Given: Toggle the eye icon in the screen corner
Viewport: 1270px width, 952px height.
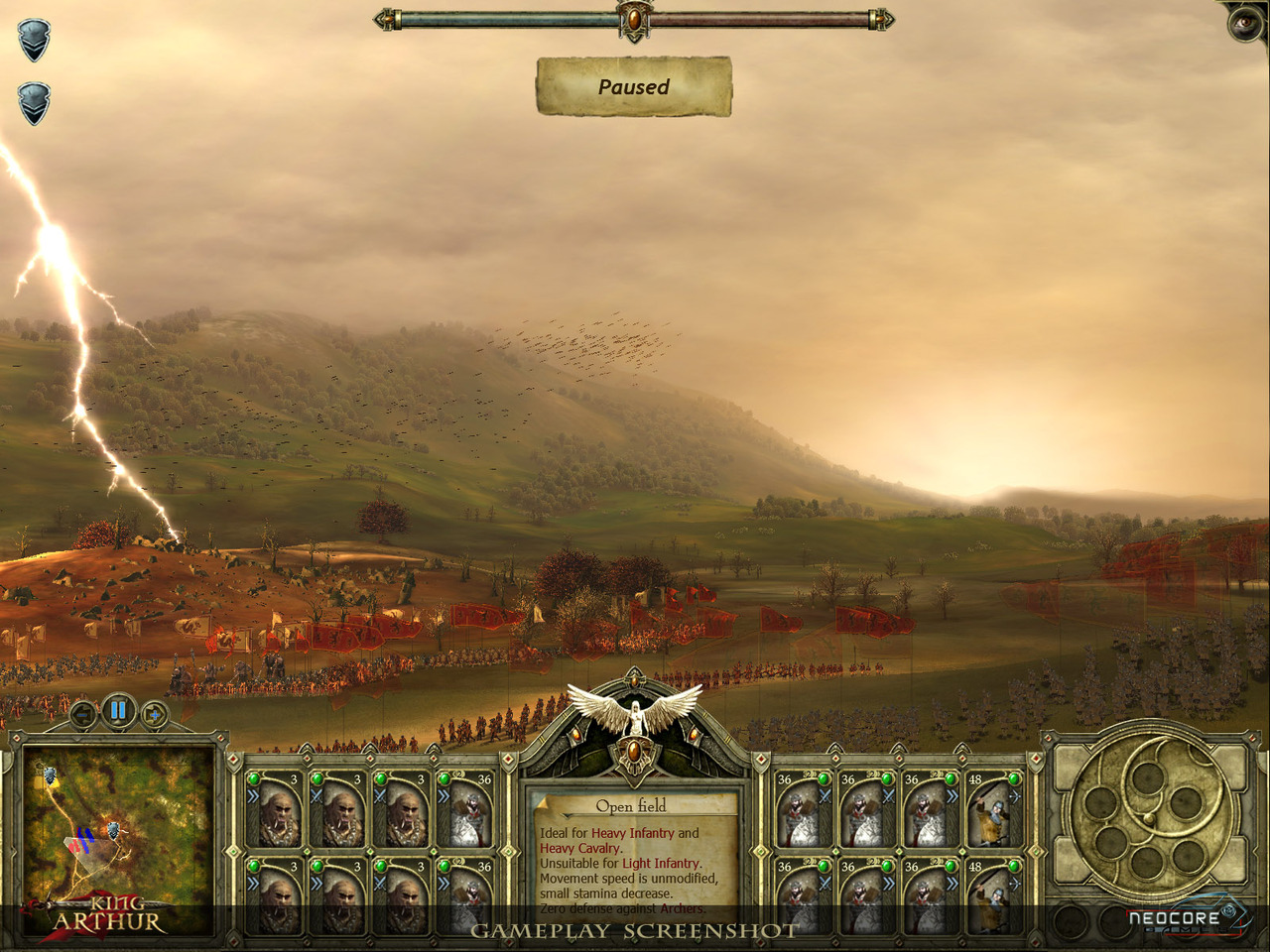Looking at the screenshot, I should click(1246, 22).
